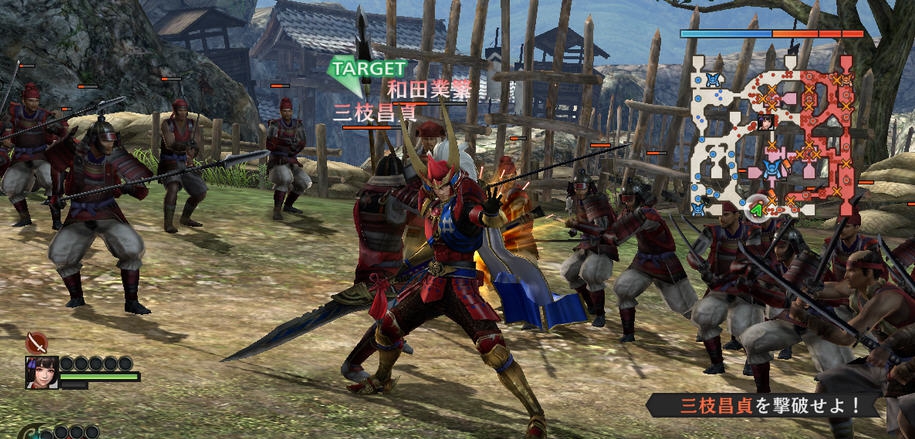
Task: Select the partner character portrait
Action: click(41, 372)
